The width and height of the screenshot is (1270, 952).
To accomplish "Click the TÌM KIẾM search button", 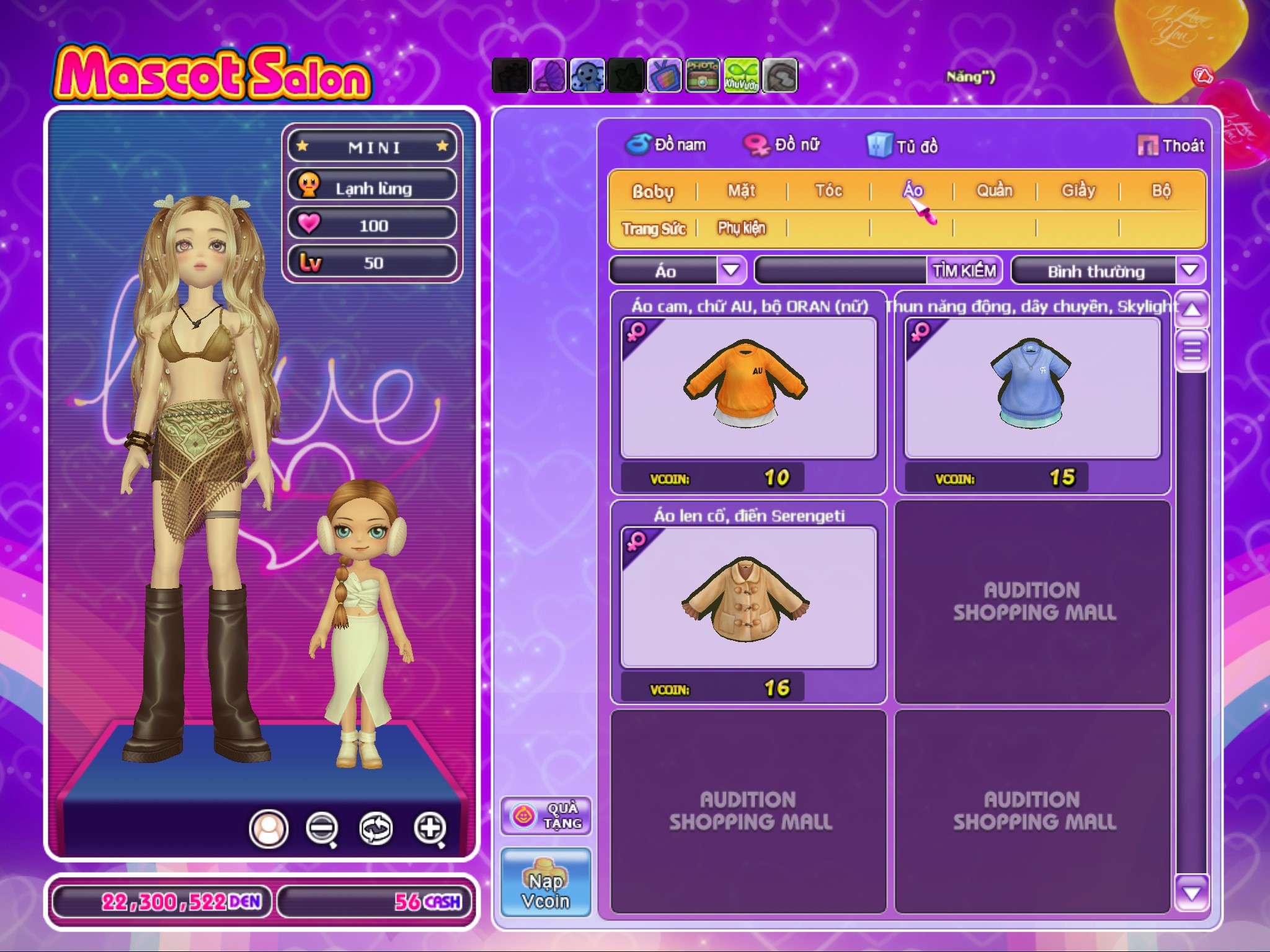I will coord(964,271).
